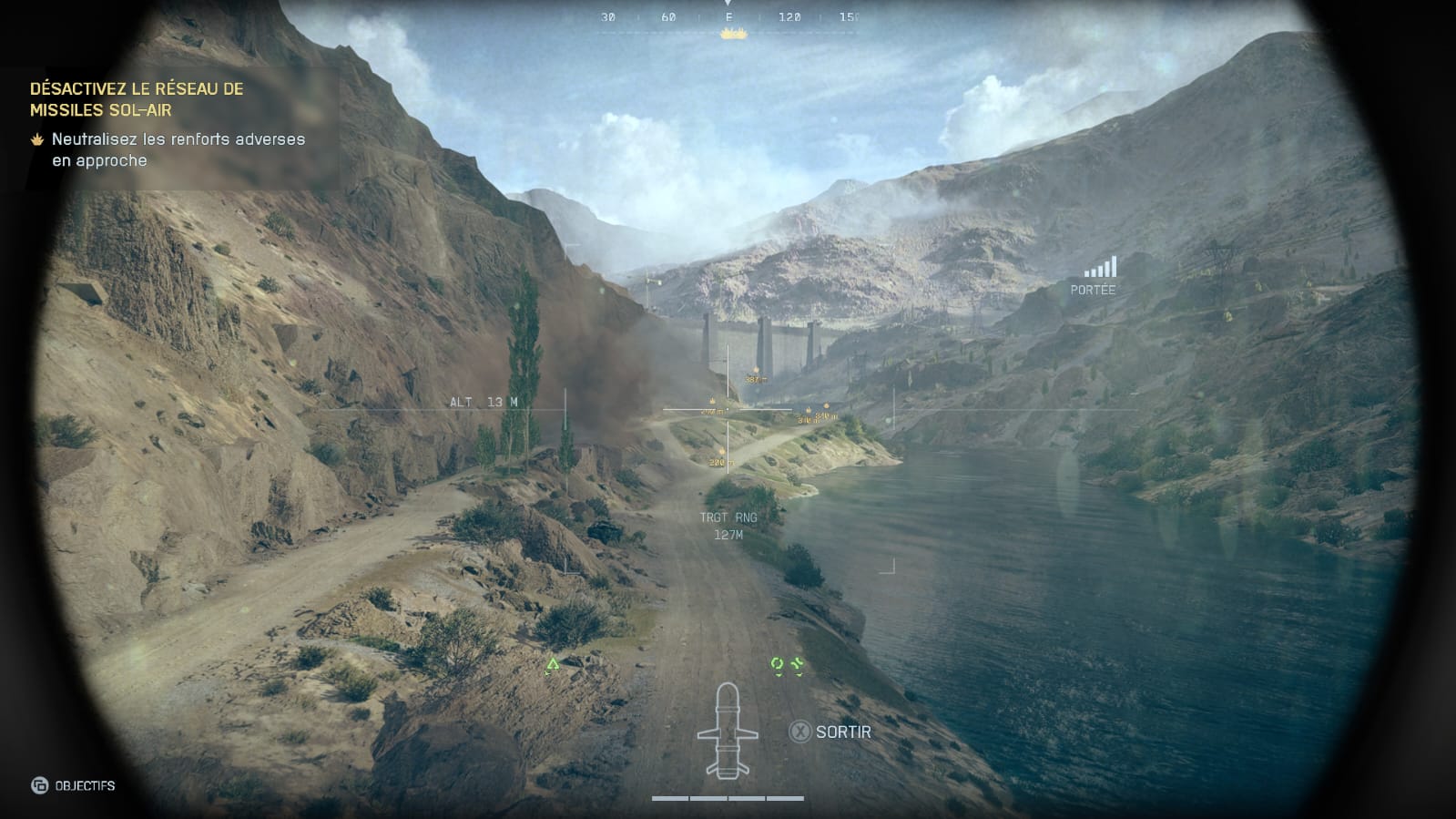
Task: Open the Objectifs panel
Action: pos(75,785)
